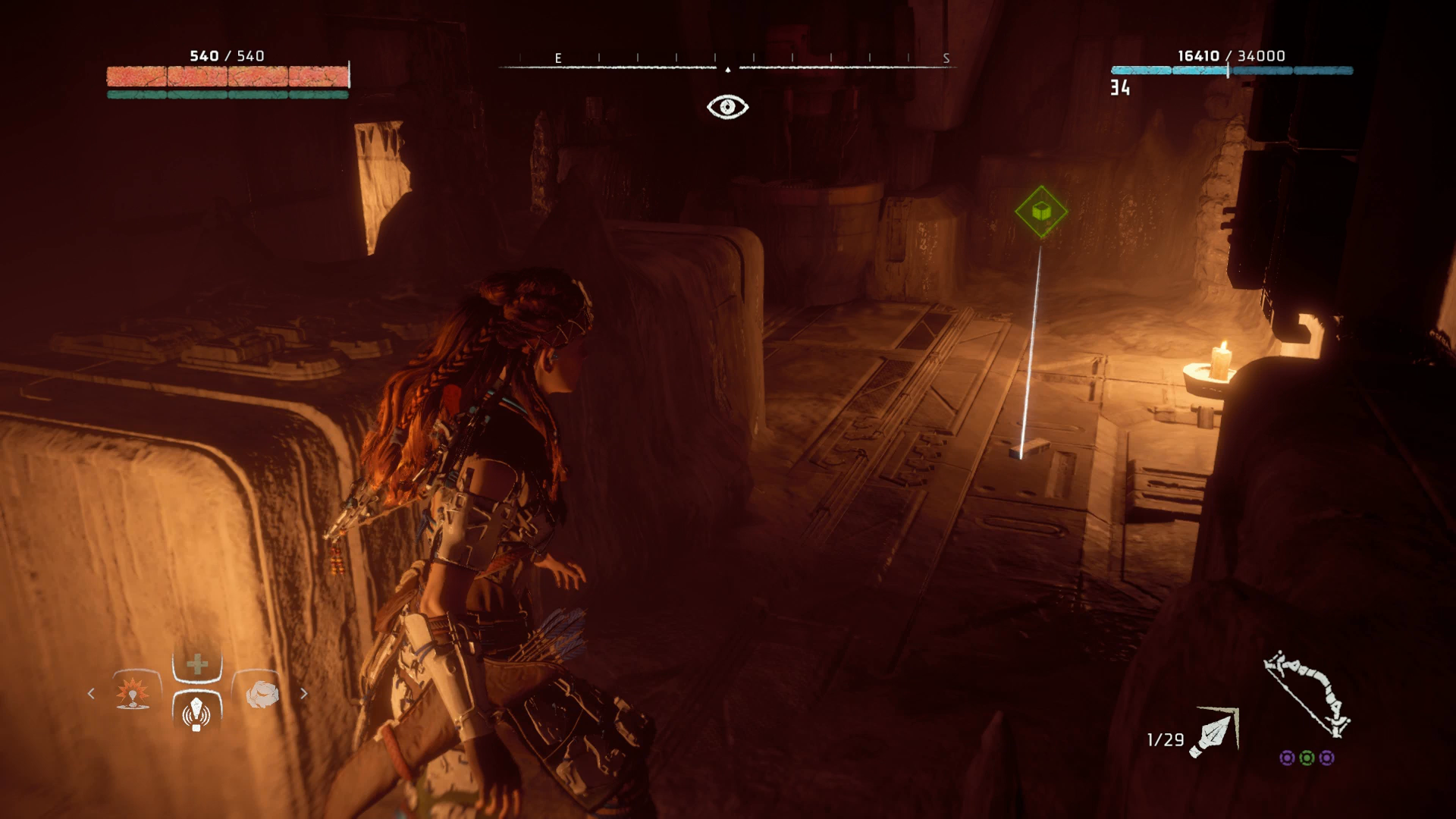Select the health potion plus icon
Image resolution: width=1456 pixels, height=819 pixels.
[197, 664]
